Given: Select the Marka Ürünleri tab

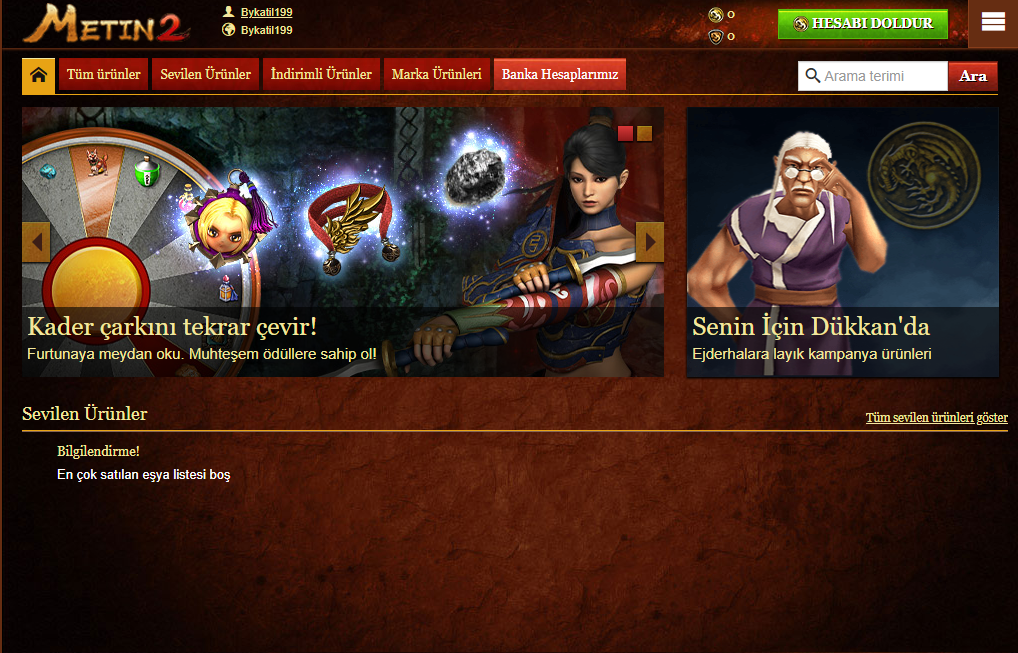Looking at the screenshot, I should pyautogui.click(x=436, y=75).
